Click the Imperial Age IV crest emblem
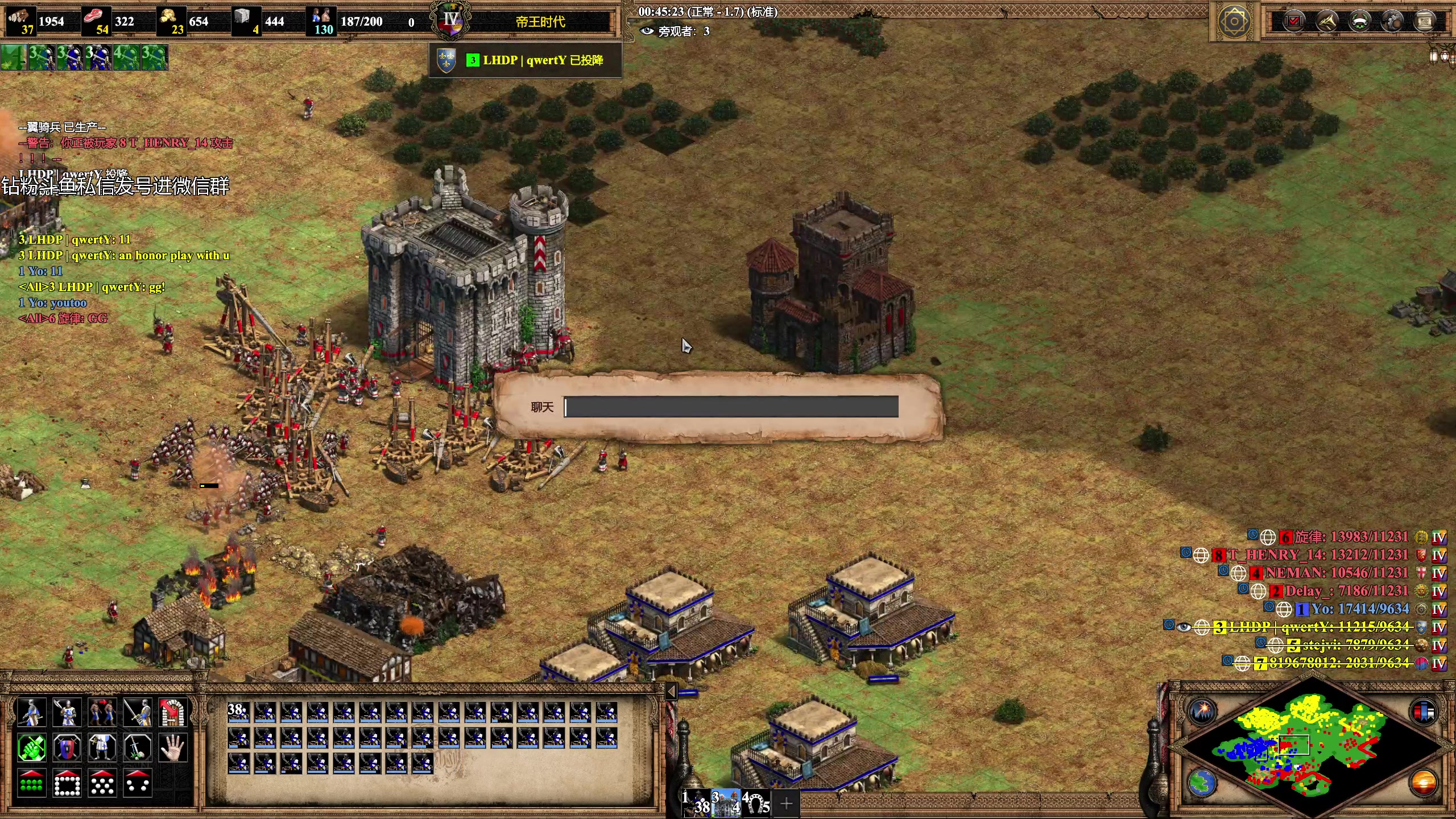1456x819 pixels. (x=451, y=22)
